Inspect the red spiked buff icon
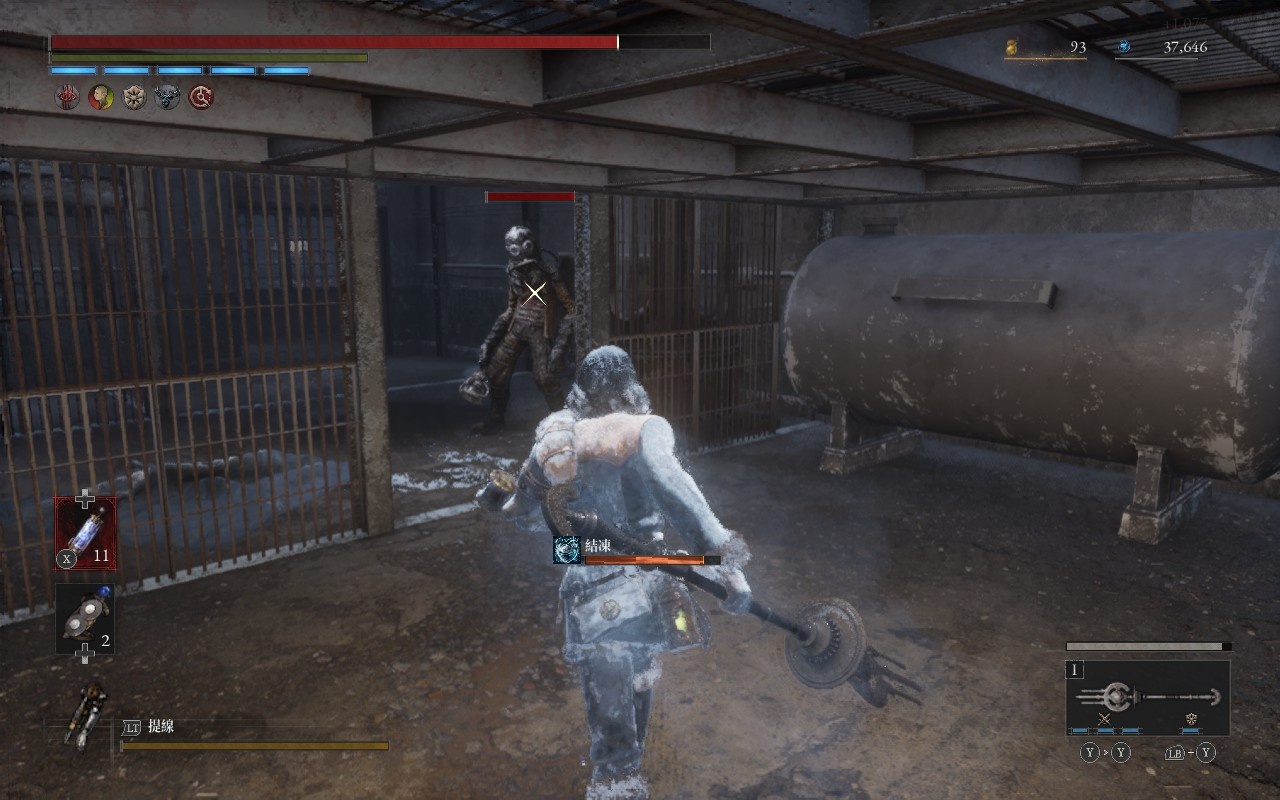The image size is (1280, 800). point(67,97)
